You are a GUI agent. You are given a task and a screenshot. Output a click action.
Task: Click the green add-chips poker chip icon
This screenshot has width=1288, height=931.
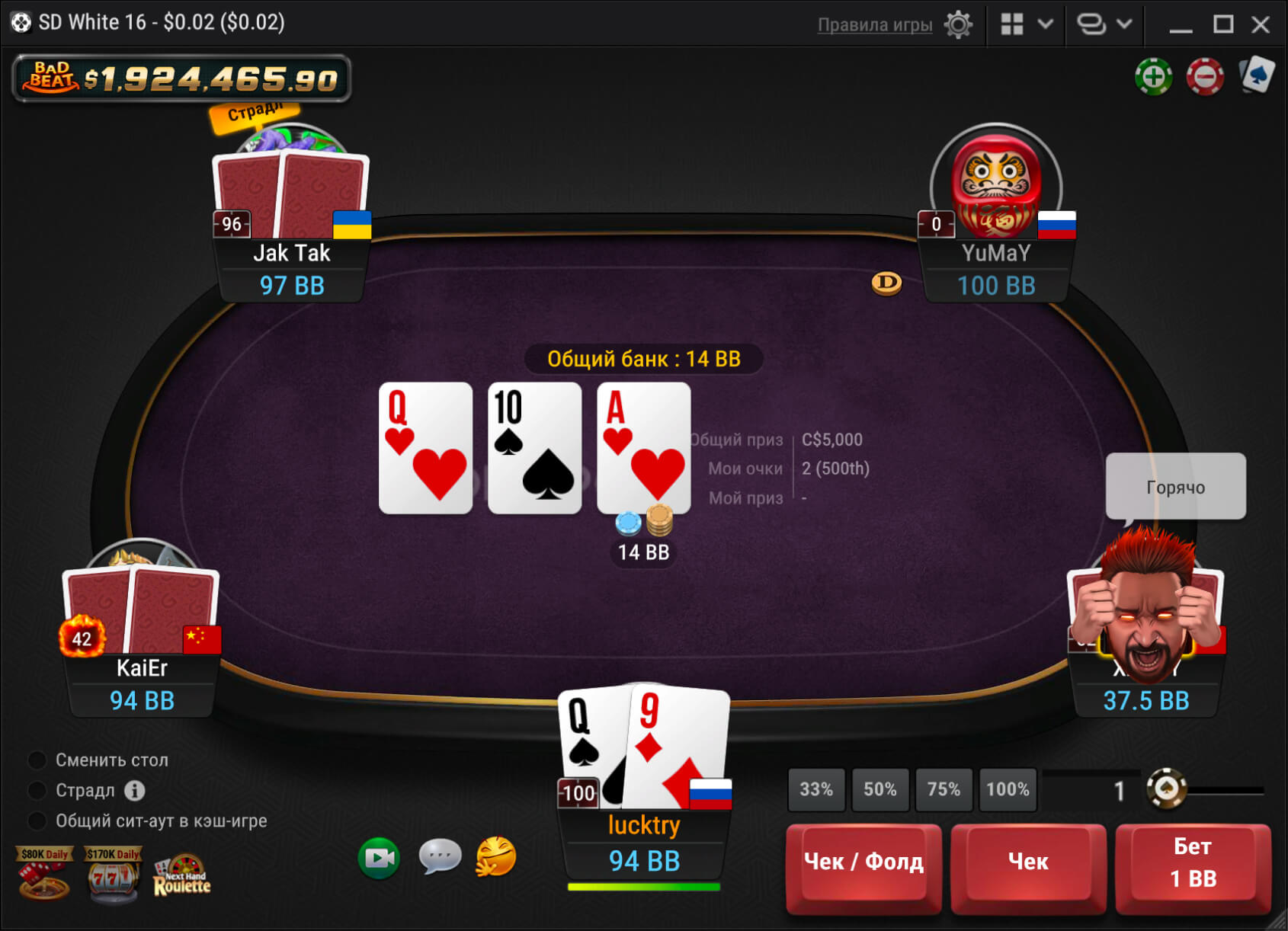click(1154, 78)
